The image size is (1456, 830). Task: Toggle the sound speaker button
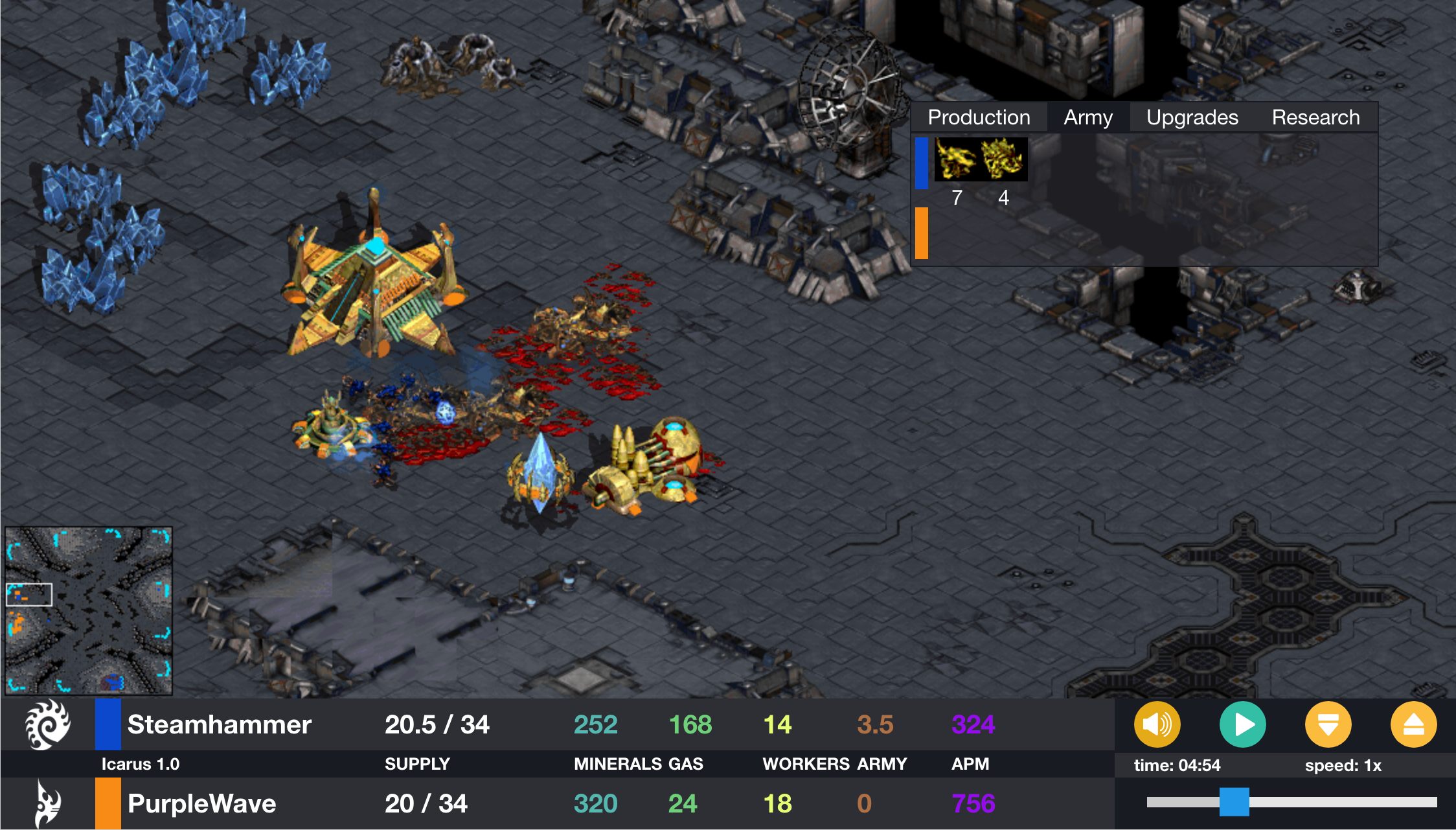1157,724
